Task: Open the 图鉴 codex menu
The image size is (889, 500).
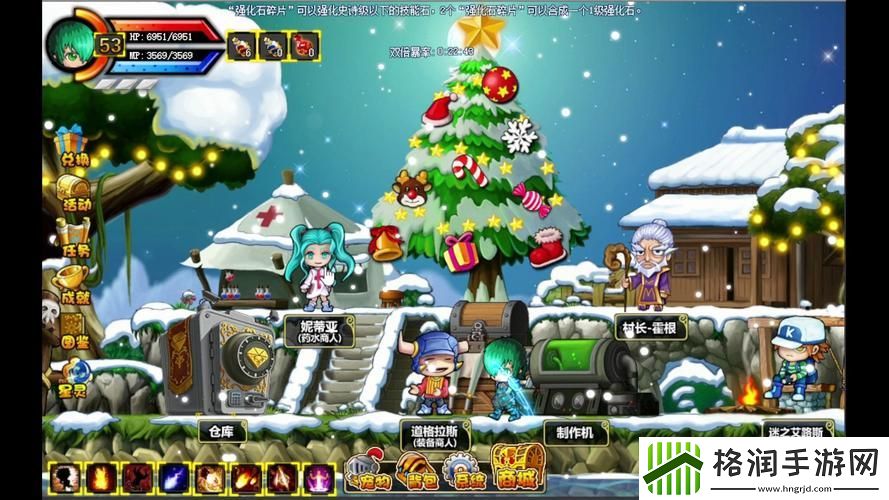Action: [72, 325]
